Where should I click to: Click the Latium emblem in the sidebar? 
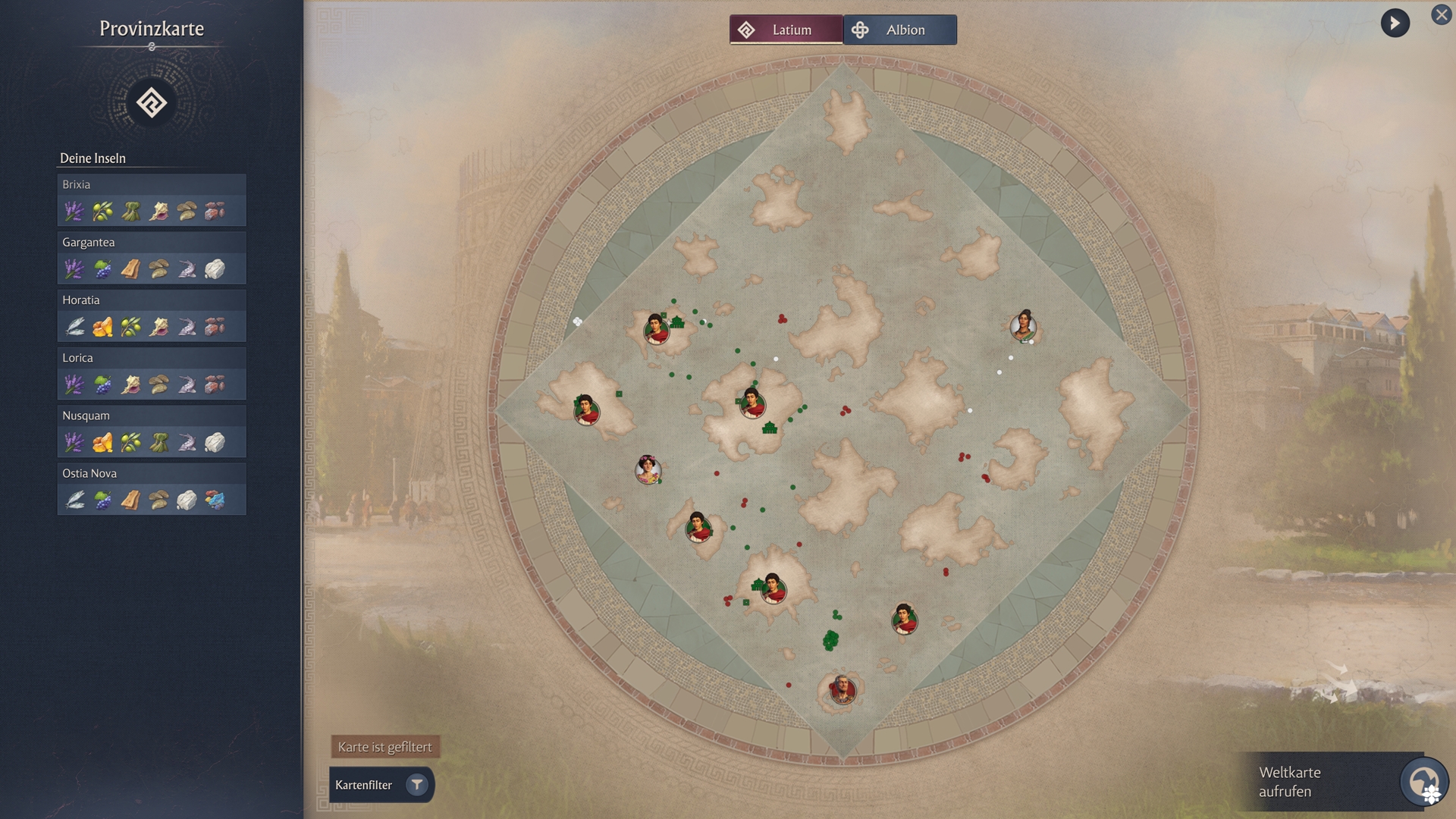click(x=152, y=102)
